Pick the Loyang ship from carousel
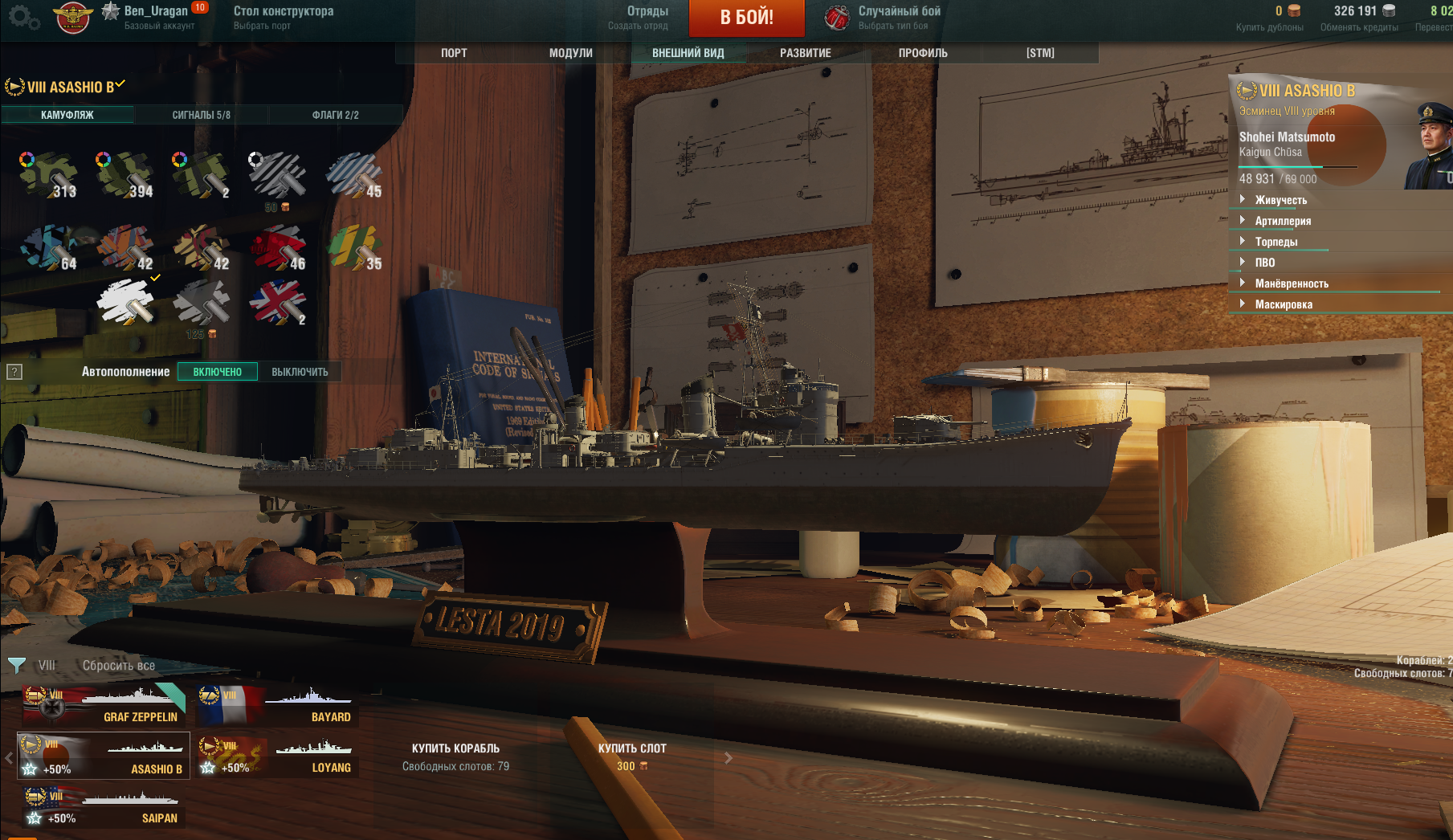The height and width of the screenshot is (840, 1453). (x=277, y=756)
